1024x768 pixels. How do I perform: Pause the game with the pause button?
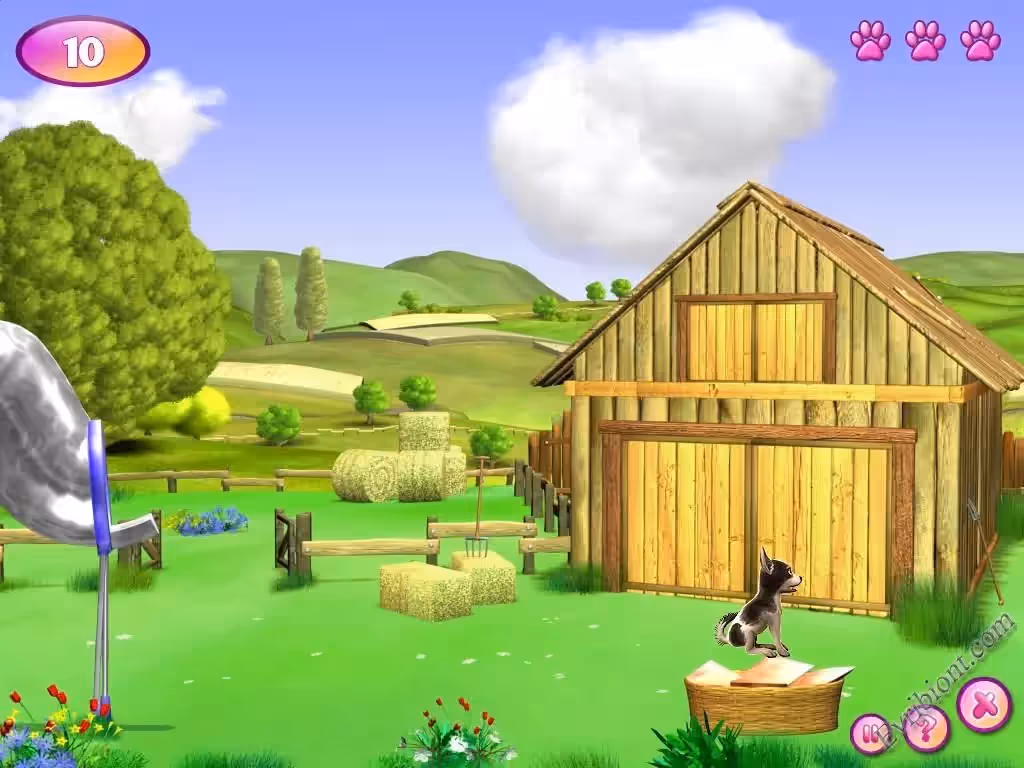click(x=871, y=734)
